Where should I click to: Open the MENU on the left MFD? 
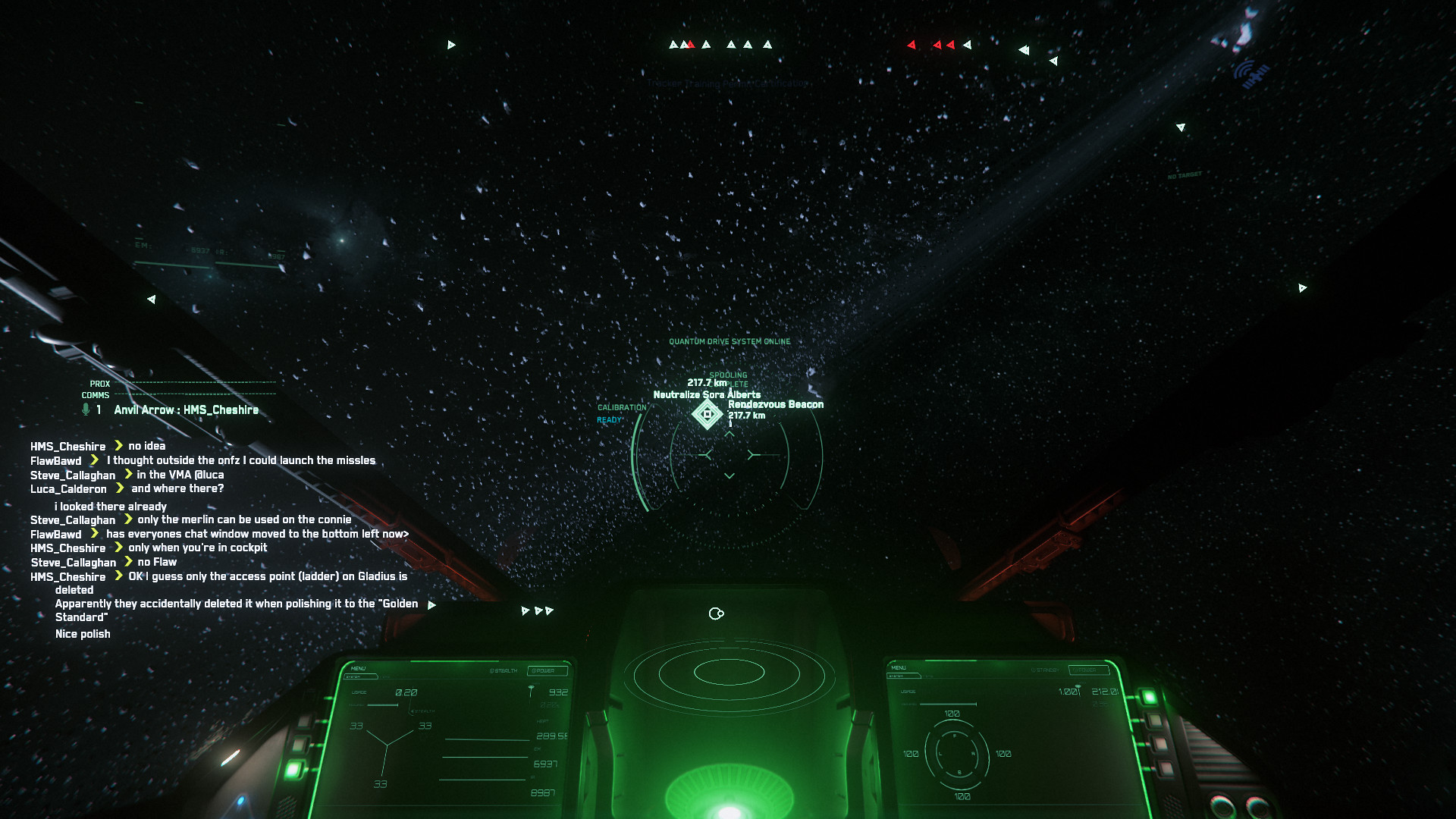358,669
